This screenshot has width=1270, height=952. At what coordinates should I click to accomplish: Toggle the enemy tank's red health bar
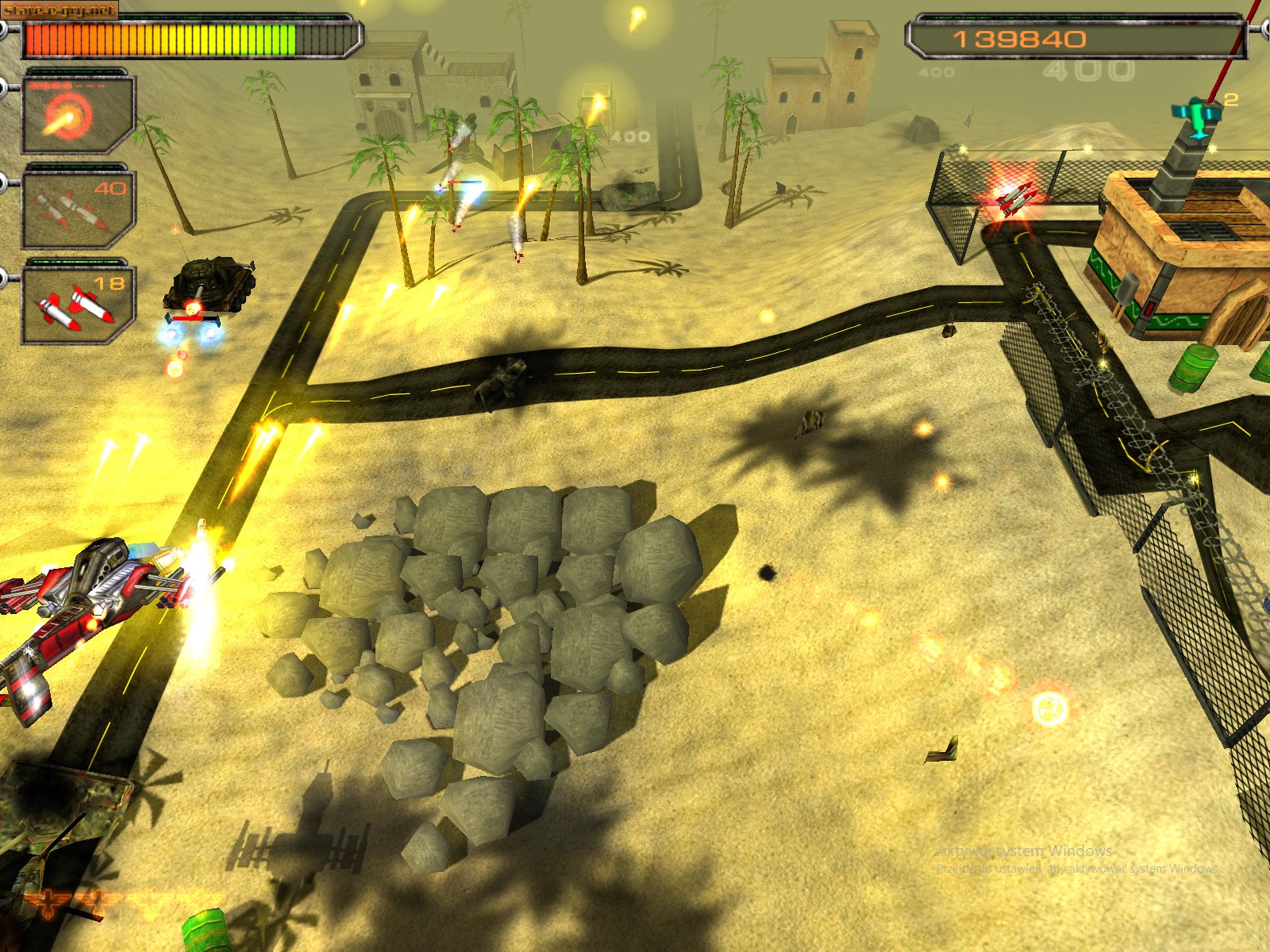point(189,318)
